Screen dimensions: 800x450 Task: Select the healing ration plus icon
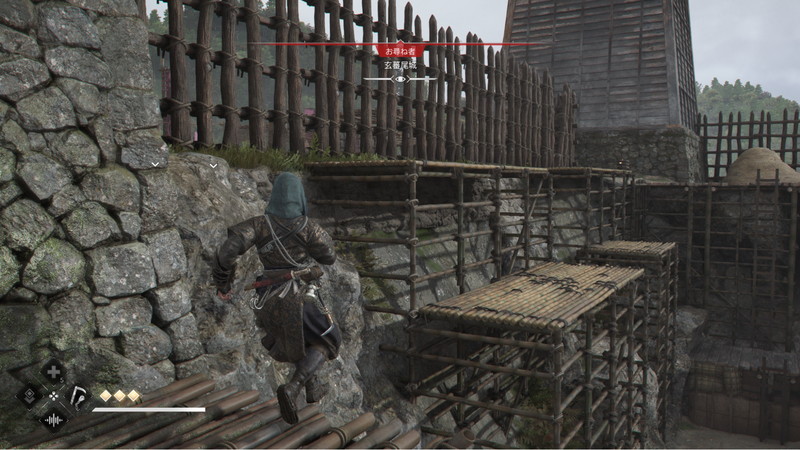pos(53,372)
